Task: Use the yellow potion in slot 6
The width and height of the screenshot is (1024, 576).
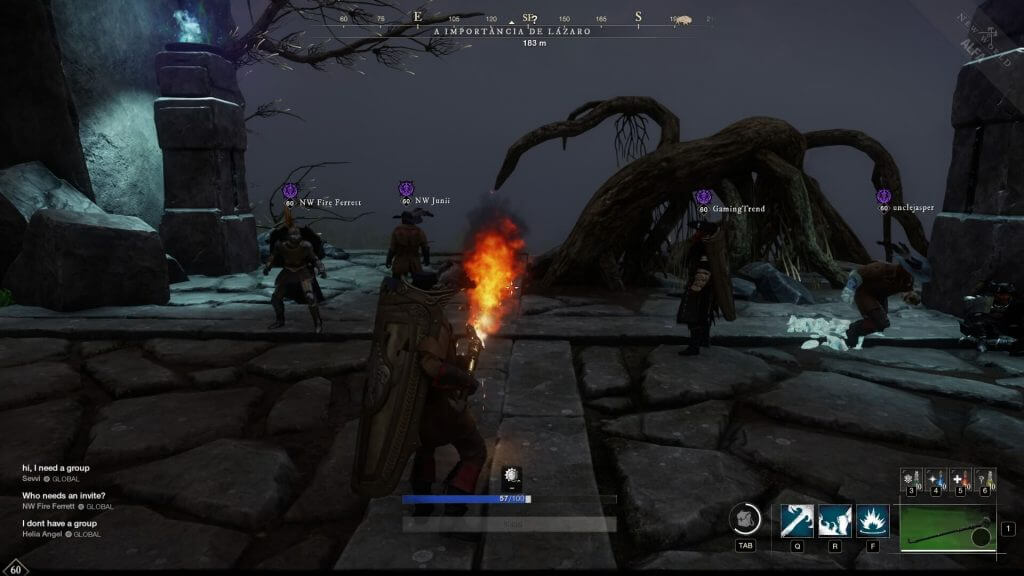Action: (984, 478)
